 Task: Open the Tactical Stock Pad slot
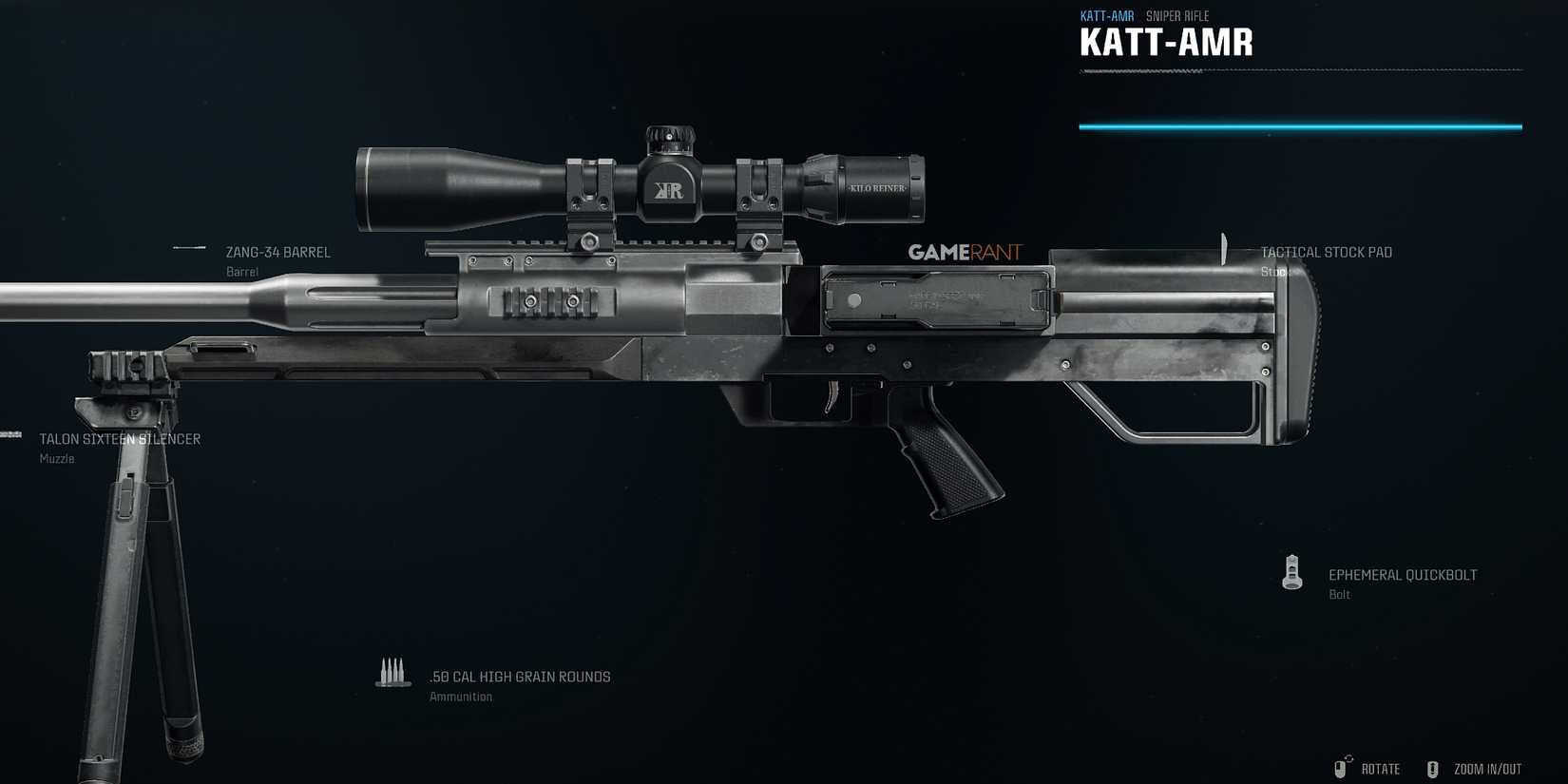[1326, 252]
